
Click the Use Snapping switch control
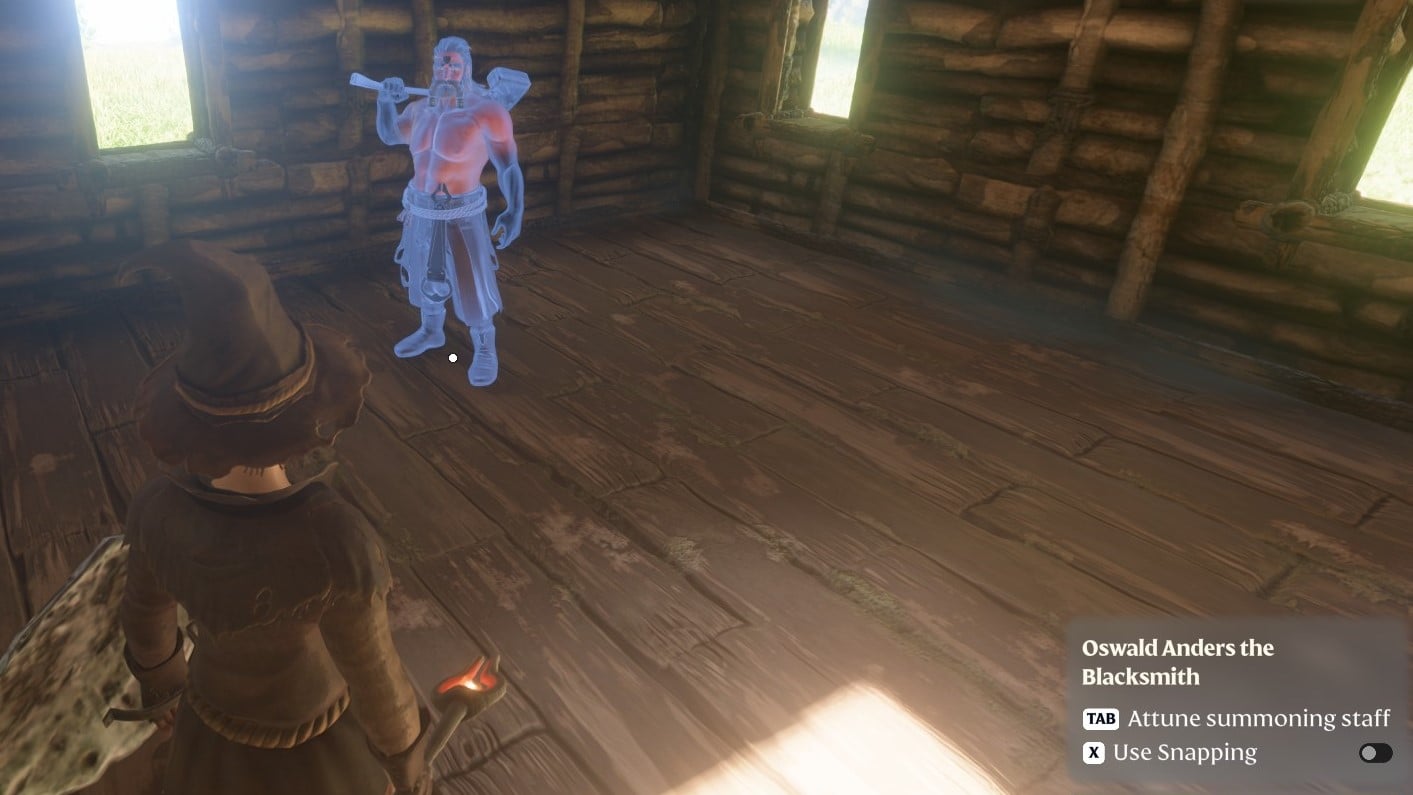click(x=1375, y=753)
